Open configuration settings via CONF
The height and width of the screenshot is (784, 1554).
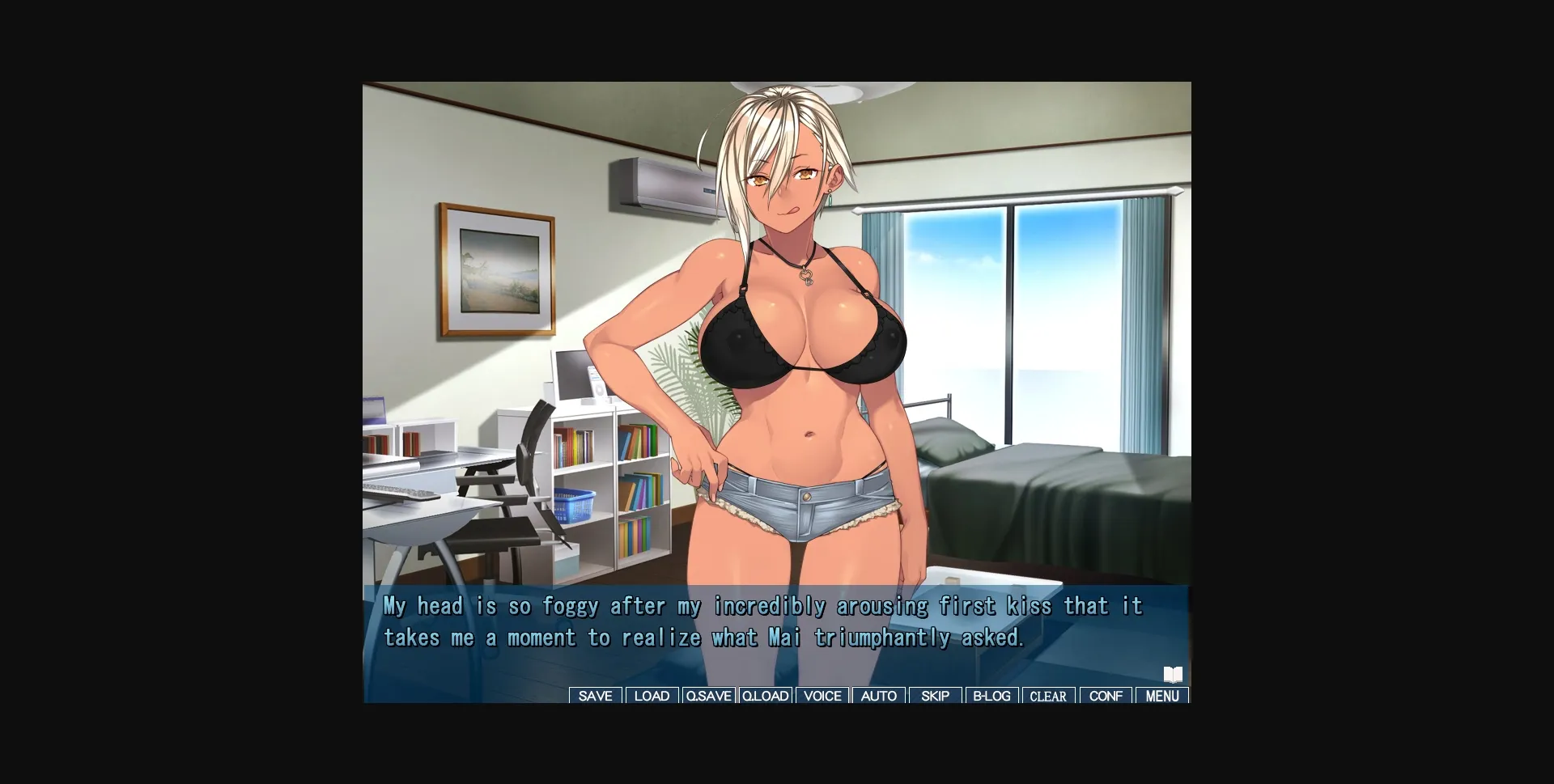coord(1106,696)
